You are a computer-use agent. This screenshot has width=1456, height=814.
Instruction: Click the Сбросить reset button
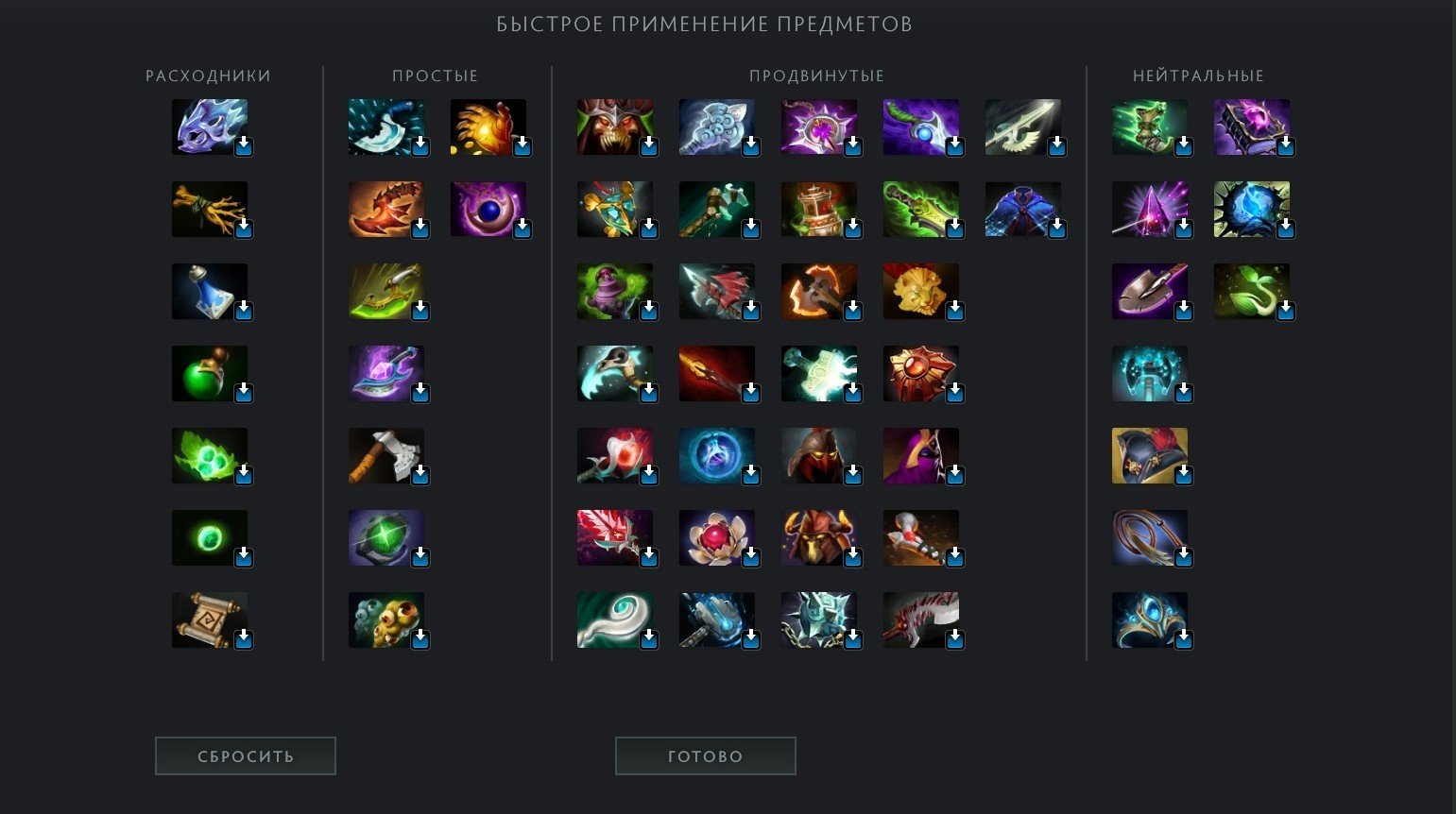coord(246,756)
